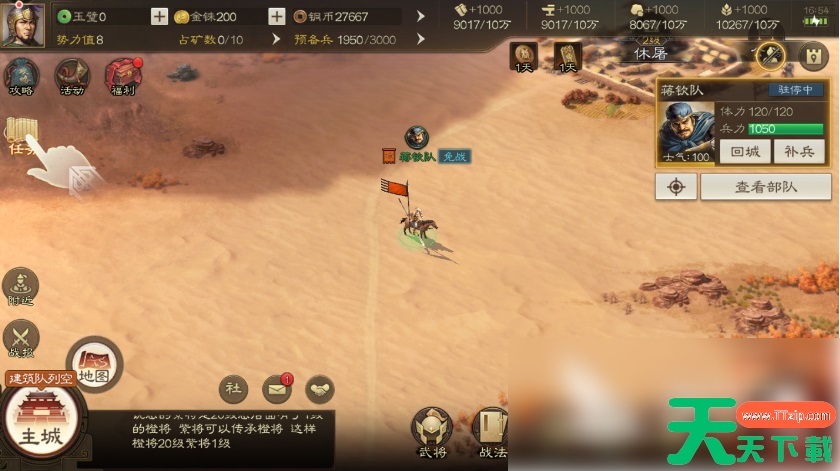
Task: Open the 社 alliance button
Action: [x=234, y=388]
